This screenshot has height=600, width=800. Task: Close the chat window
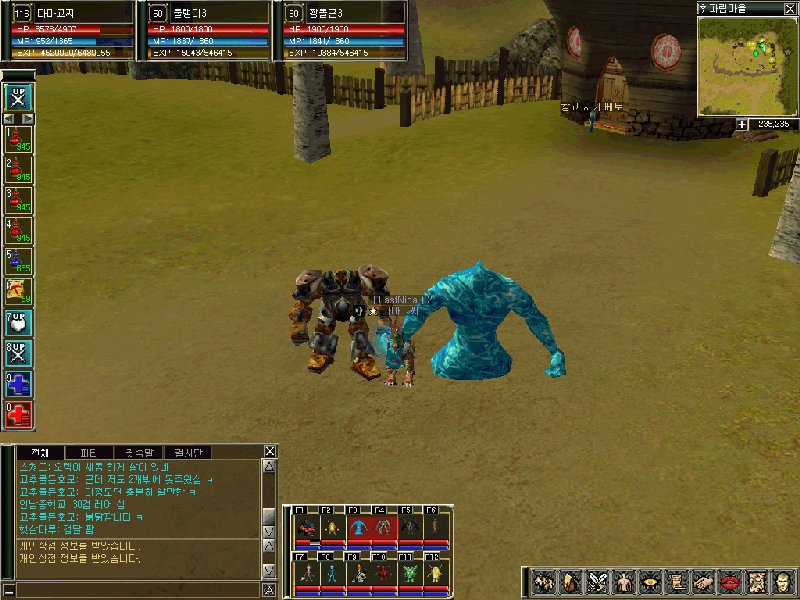(268, 452)
